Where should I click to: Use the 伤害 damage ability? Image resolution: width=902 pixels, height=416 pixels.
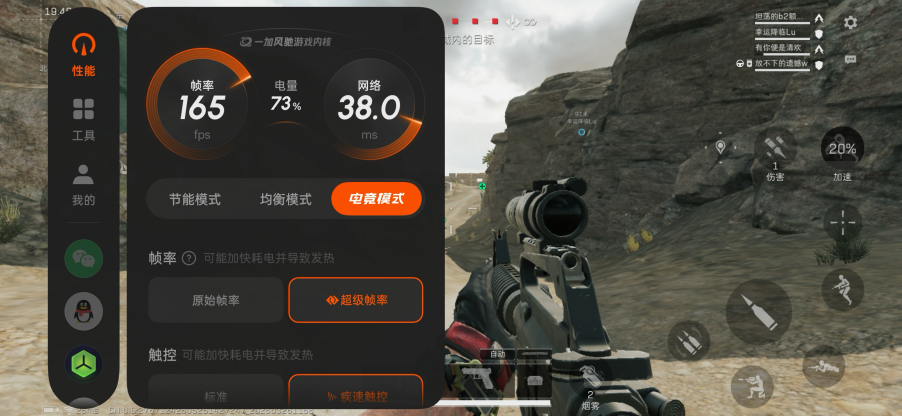click(776, 152)
